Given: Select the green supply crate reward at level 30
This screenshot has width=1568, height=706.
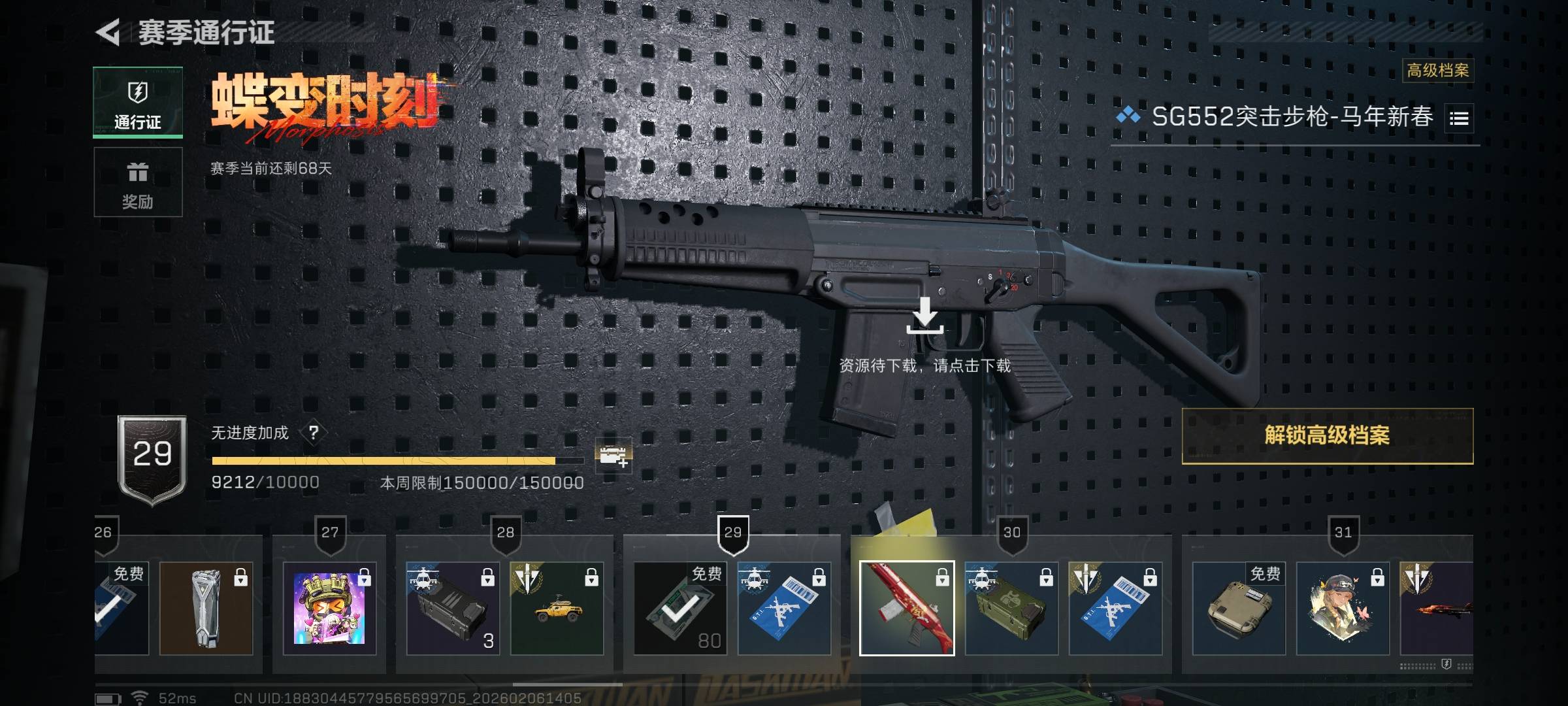Looking at the screenshot, I should [1011, 609].
